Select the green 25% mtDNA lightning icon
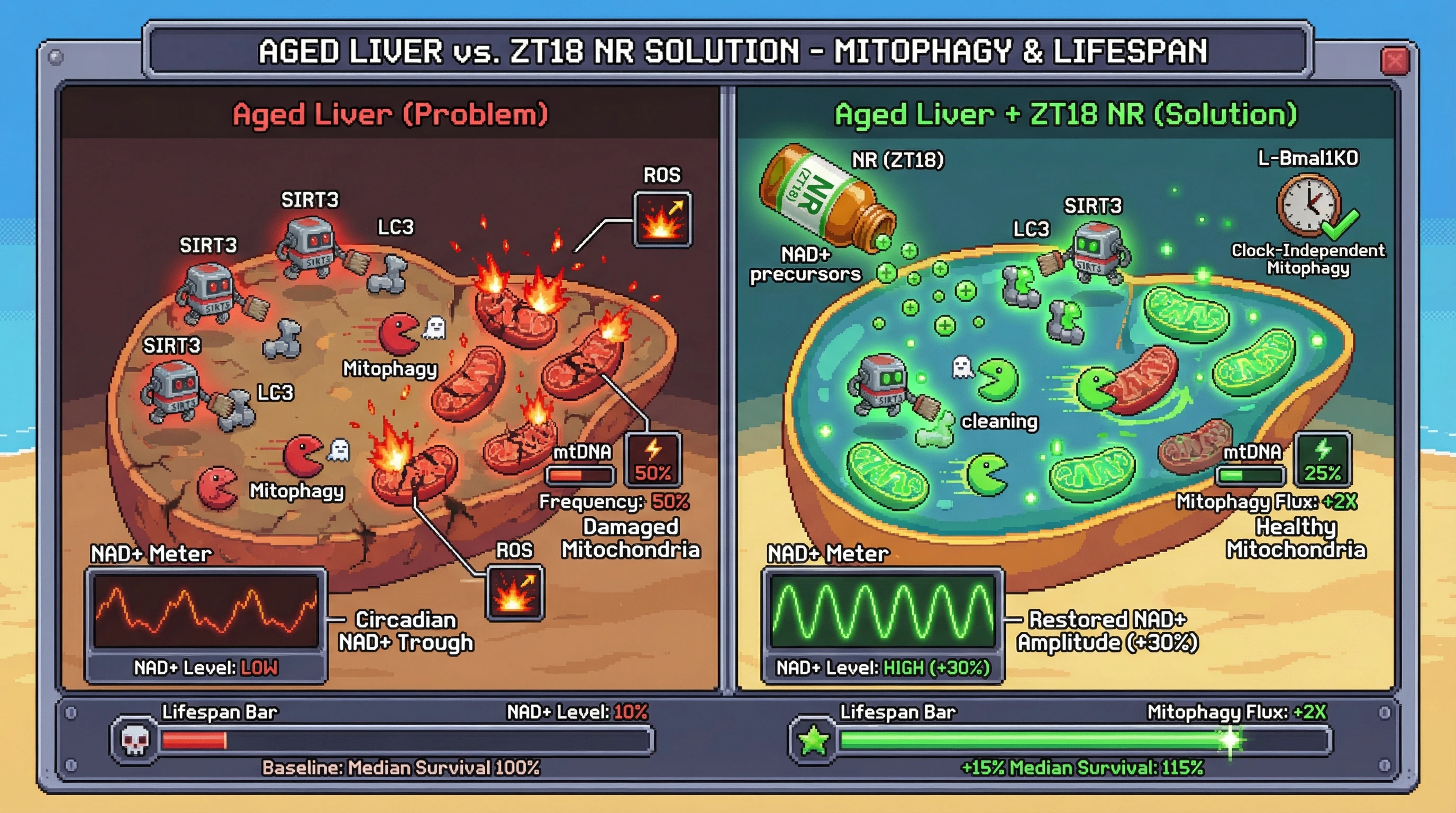The image size is (1456, 813). click(x=1322, y=459)
